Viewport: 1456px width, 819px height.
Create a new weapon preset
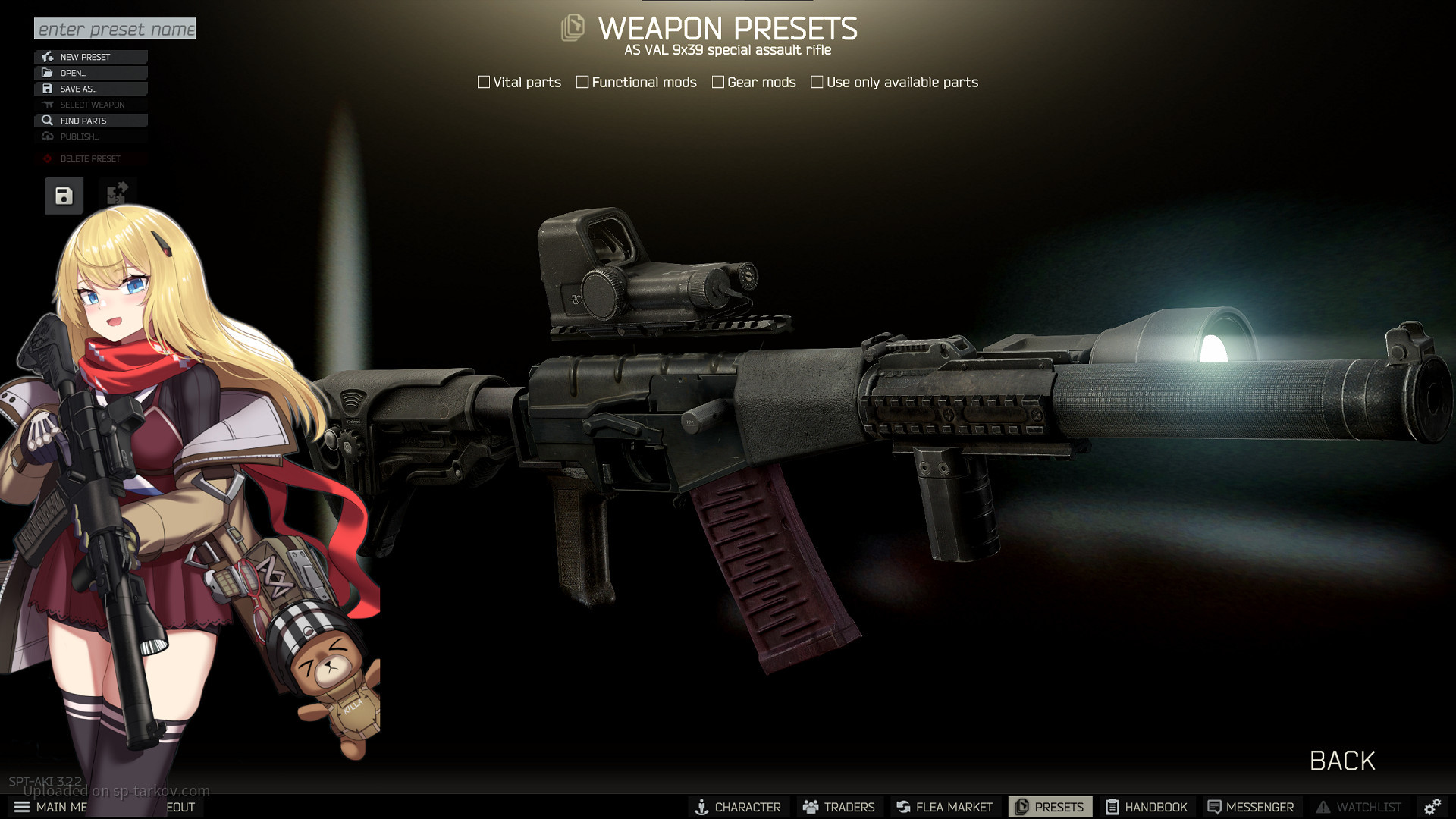click(90, 57)
